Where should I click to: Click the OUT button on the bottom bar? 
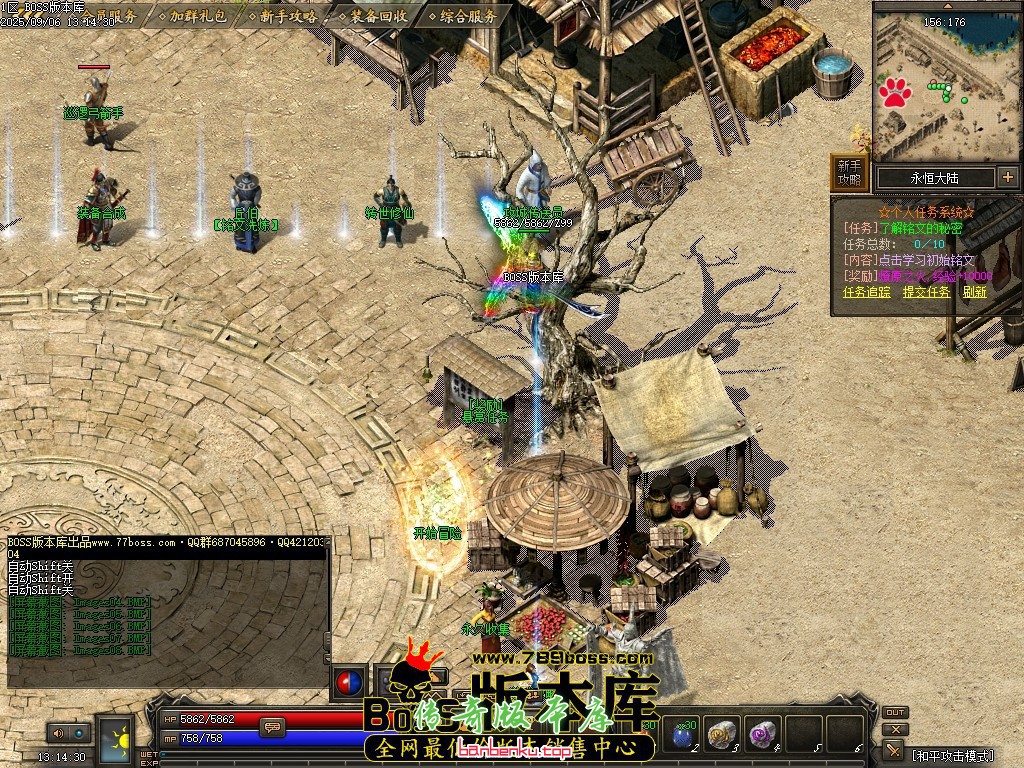895,712
